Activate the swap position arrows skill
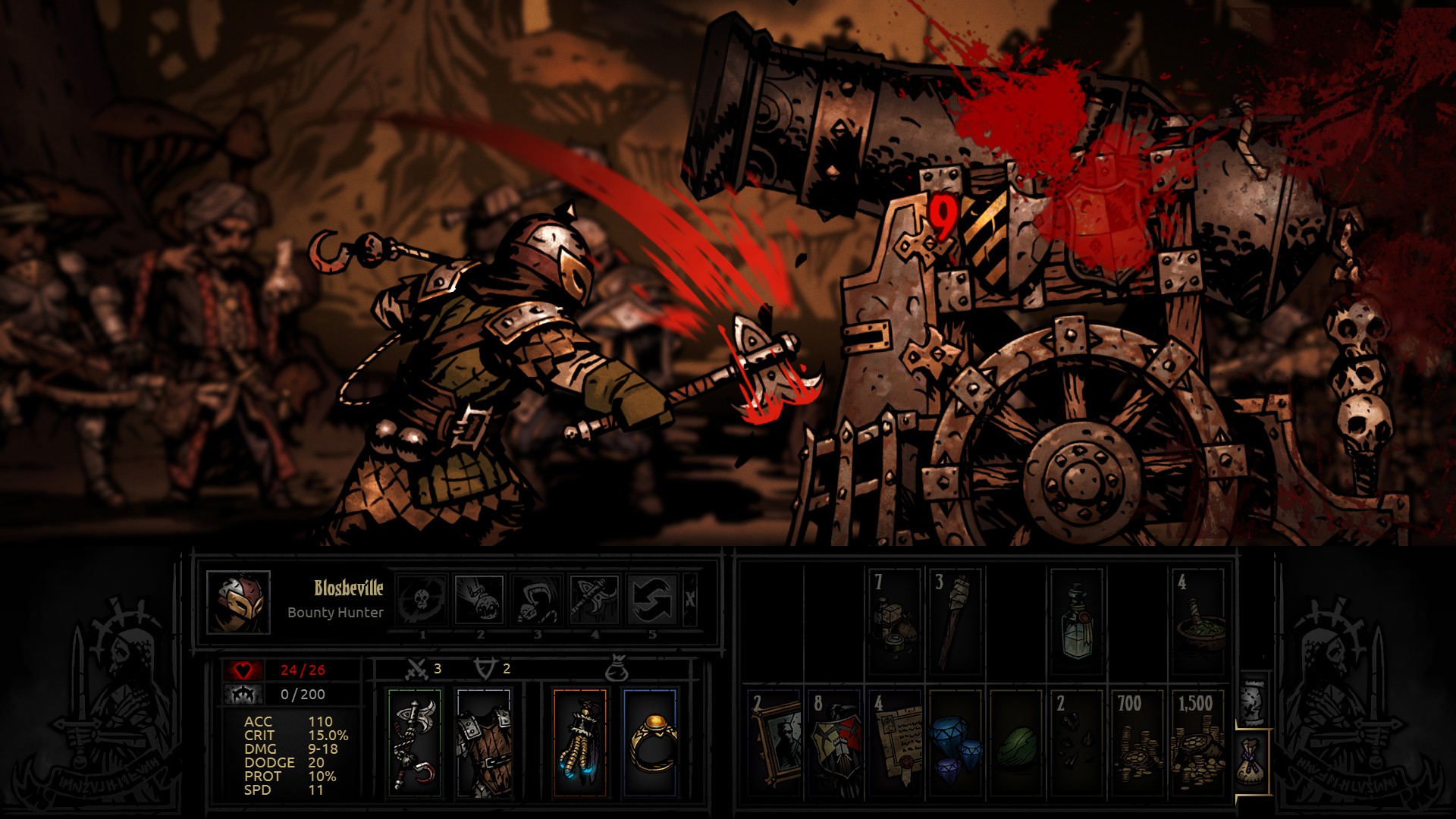1456x819 pixels. [x=652, y=600]
